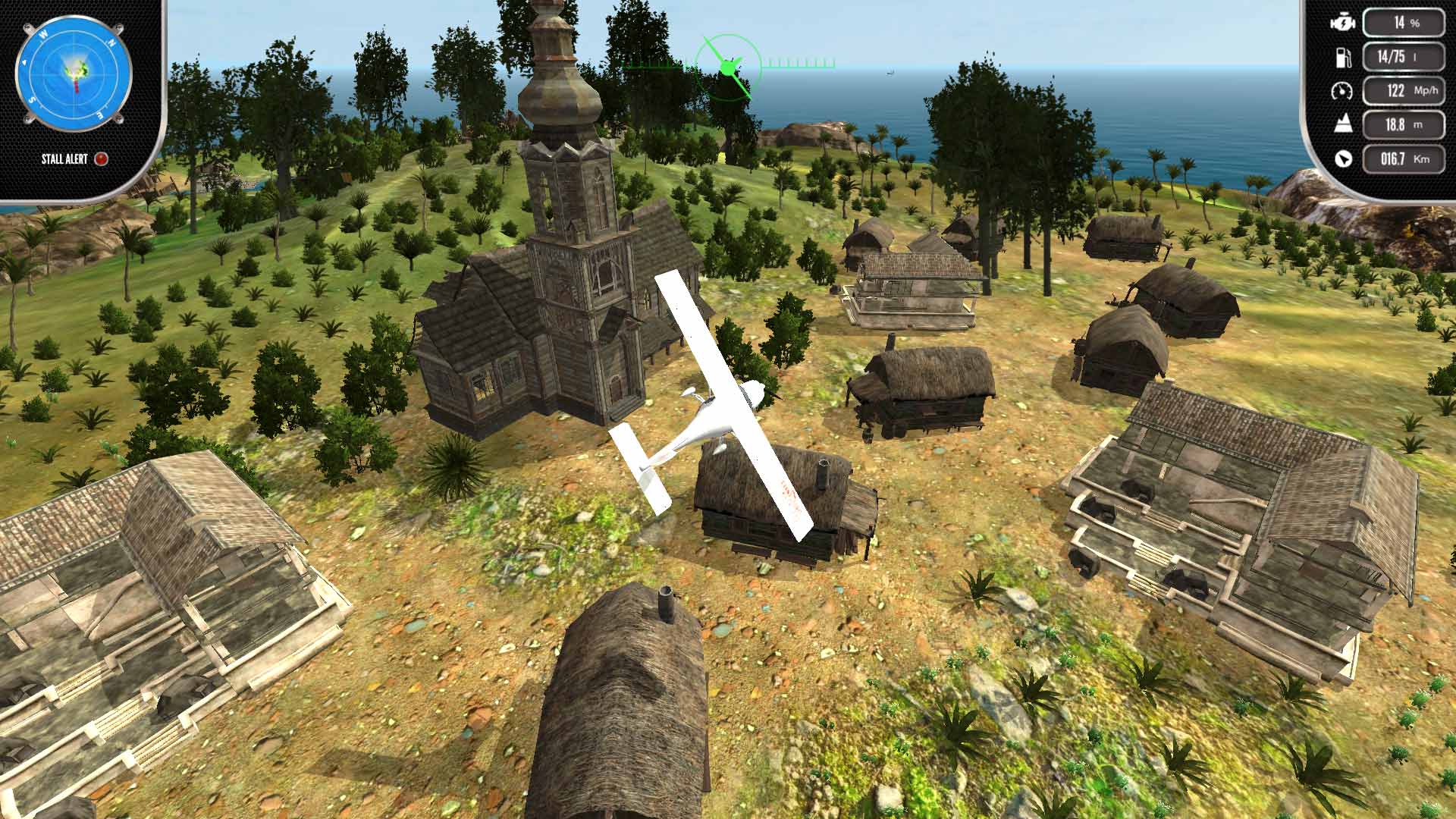This screenshot has height=819, width=1456.
Task: Select the speedometer icon
Action: pos(1343,90)
